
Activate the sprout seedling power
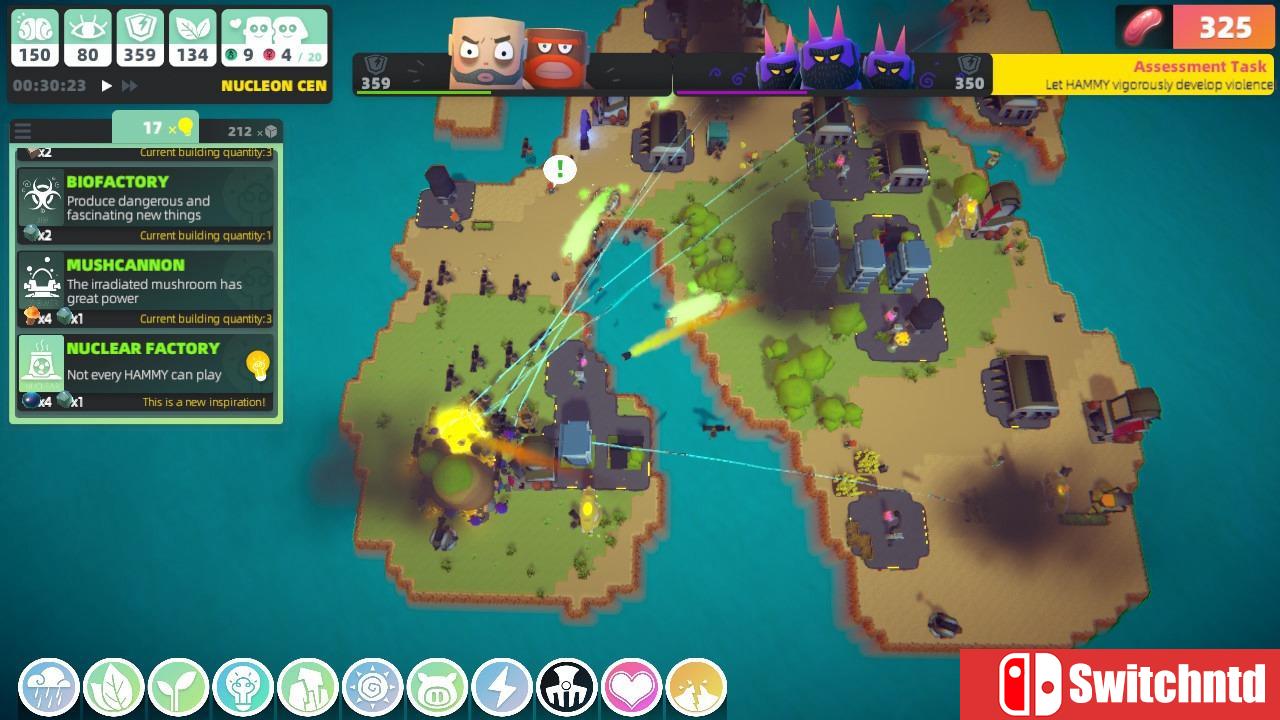pyautogui.click(x=178, y=687)
